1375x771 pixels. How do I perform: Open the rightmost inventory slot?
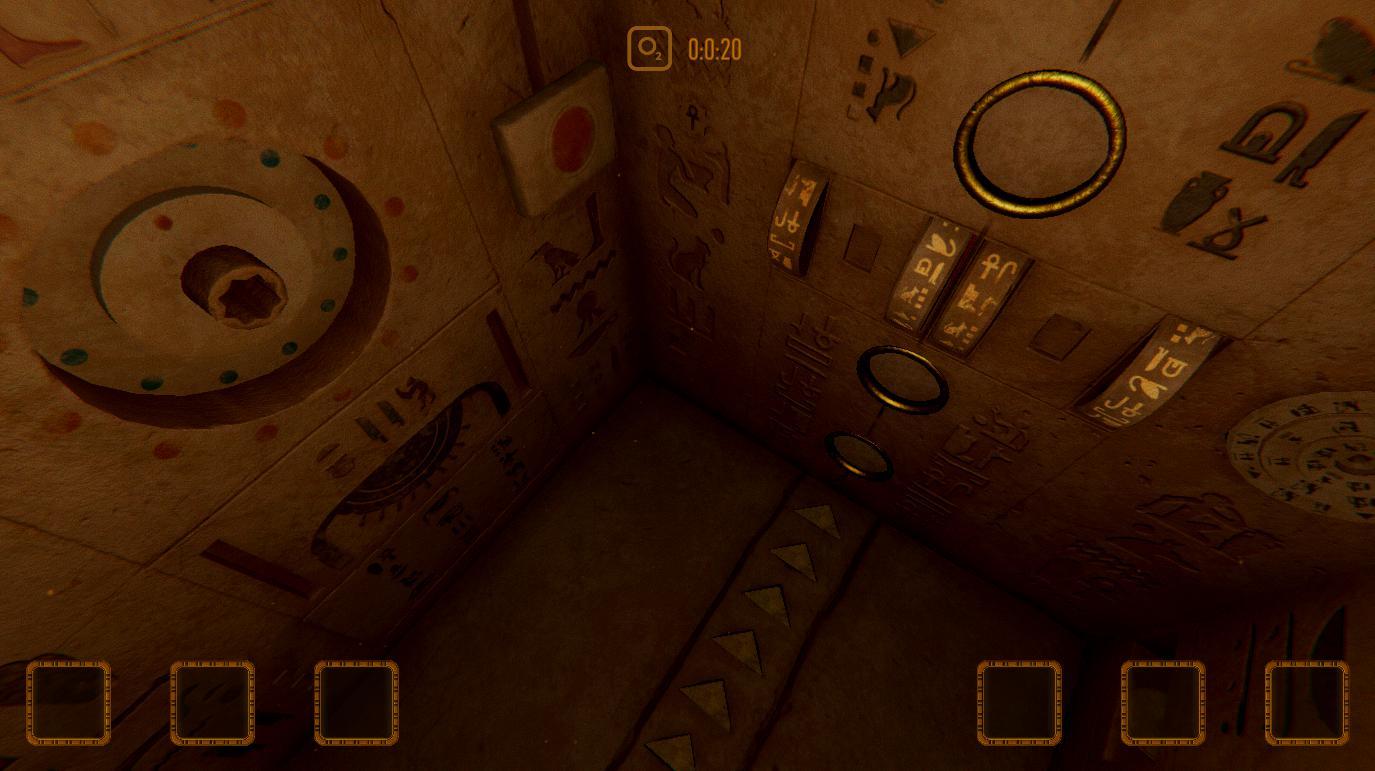coord(1307,703)
